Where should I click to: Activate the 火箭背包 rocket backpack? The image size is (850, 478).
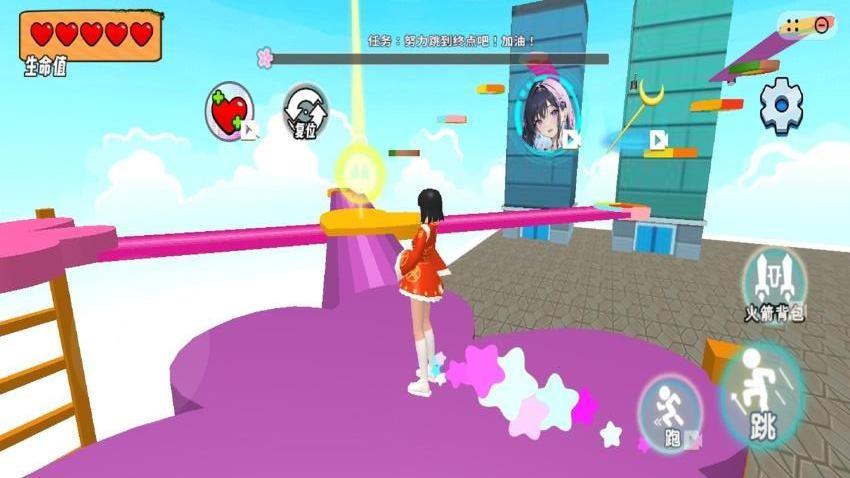[x=774, y=283]
